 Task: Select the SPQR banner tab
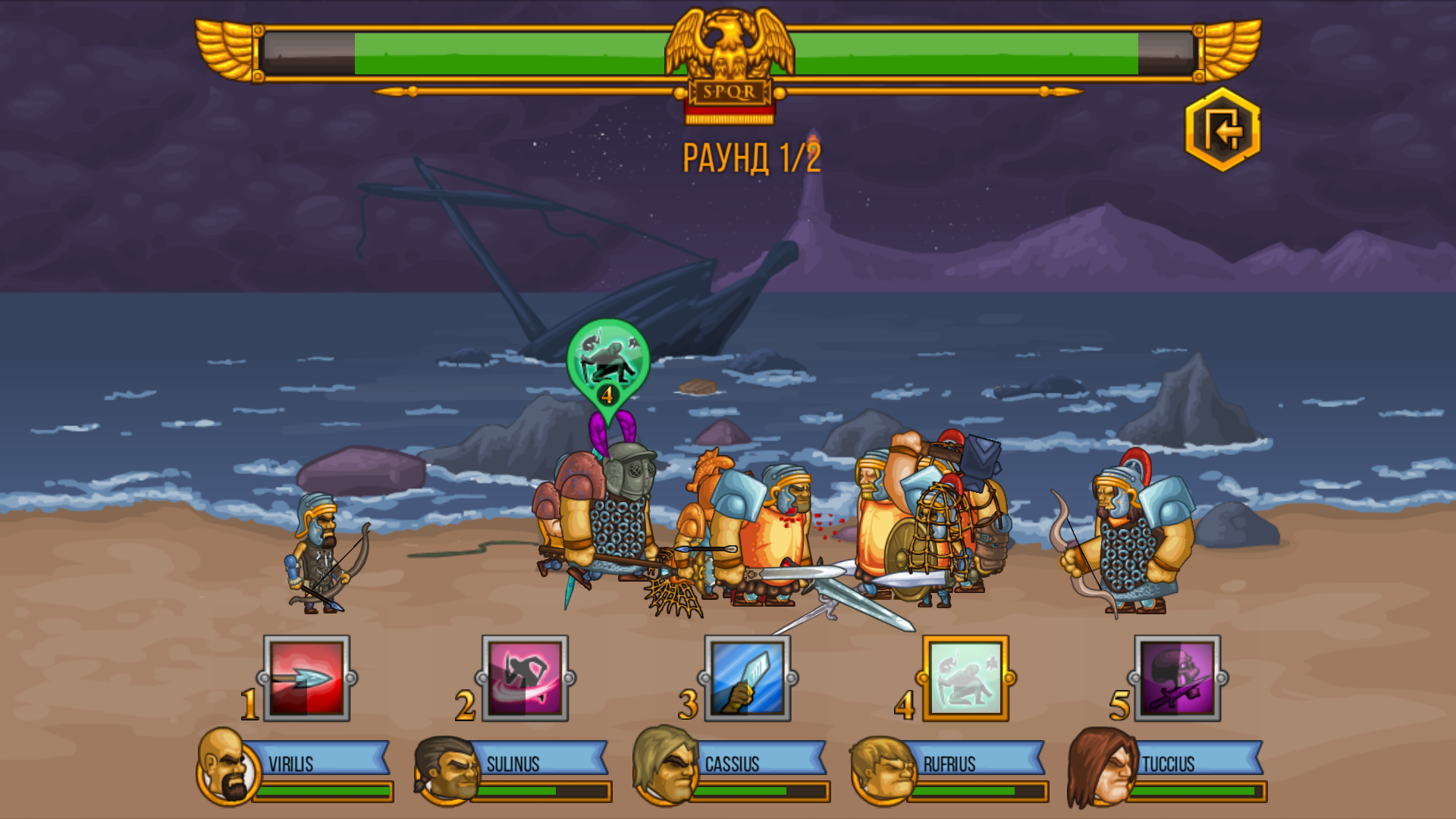(728, 93)
